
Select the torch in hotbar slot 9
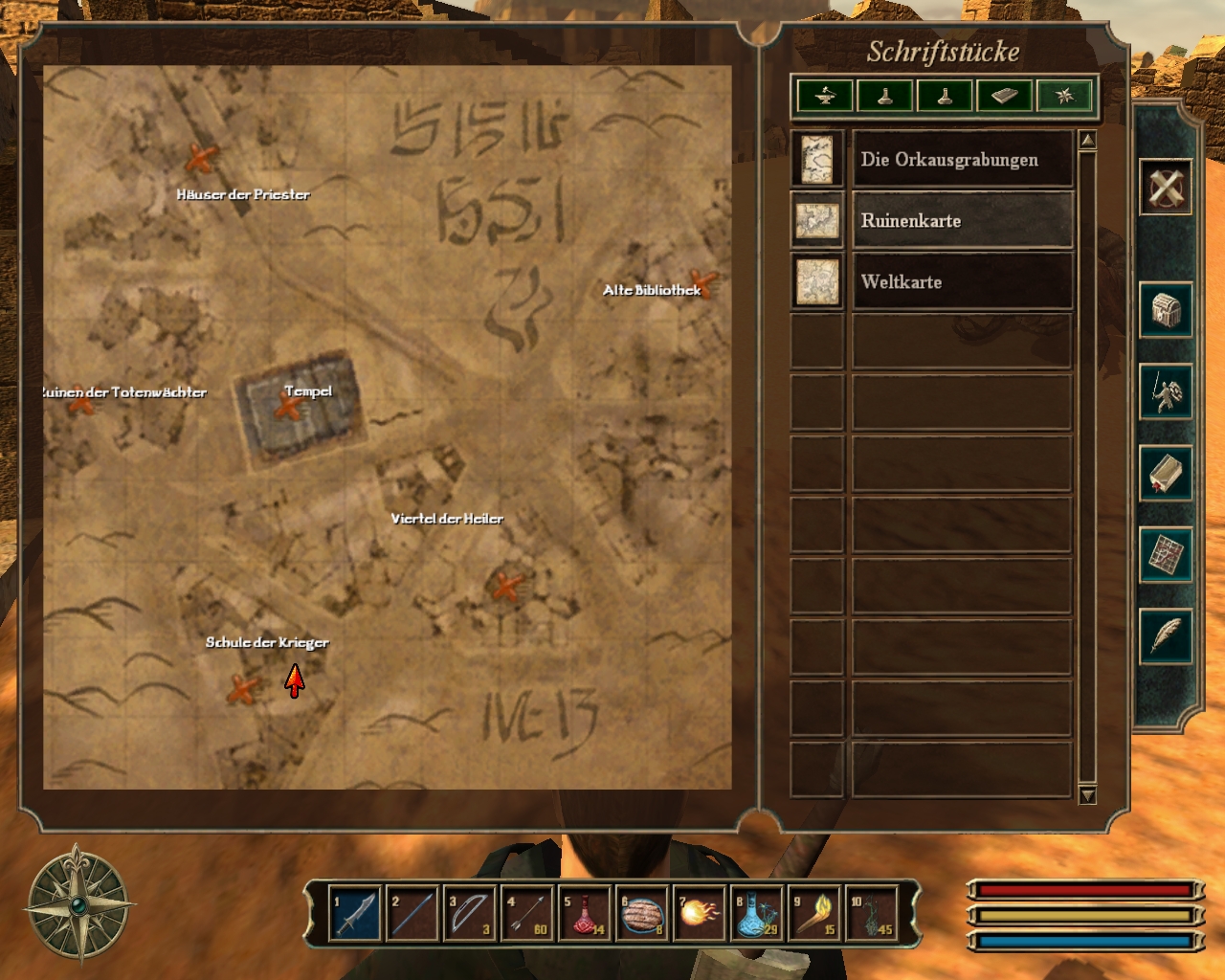click(x=814, y=914)
